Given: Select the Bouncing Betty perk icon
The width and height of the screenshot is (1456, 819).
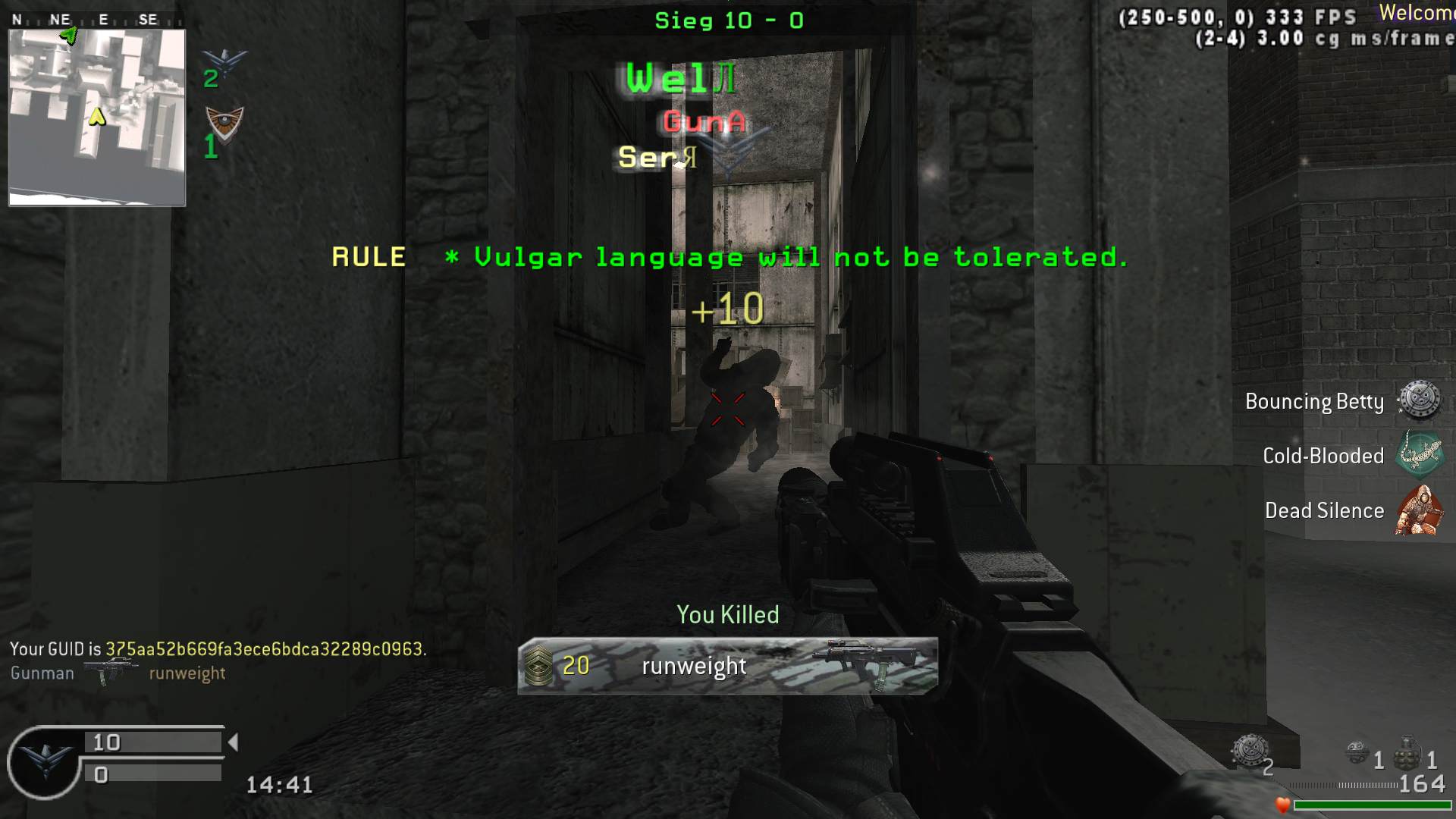Looking at the screenshot, I should (x=1419, y=401).
